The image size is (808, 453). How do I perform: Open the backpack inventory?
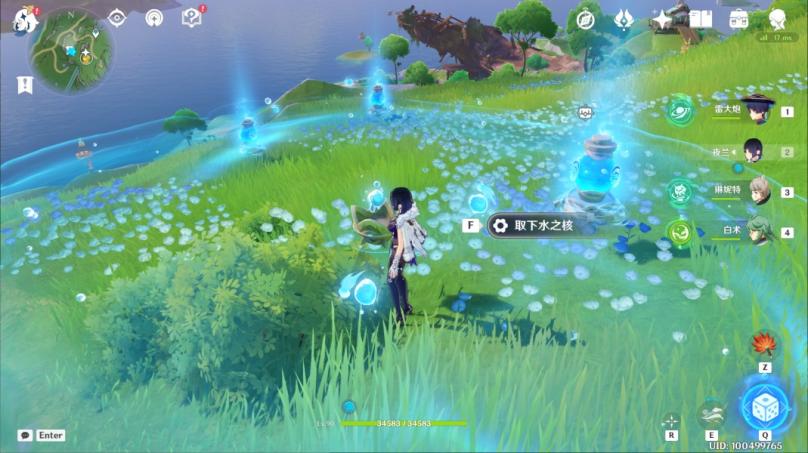739,19
